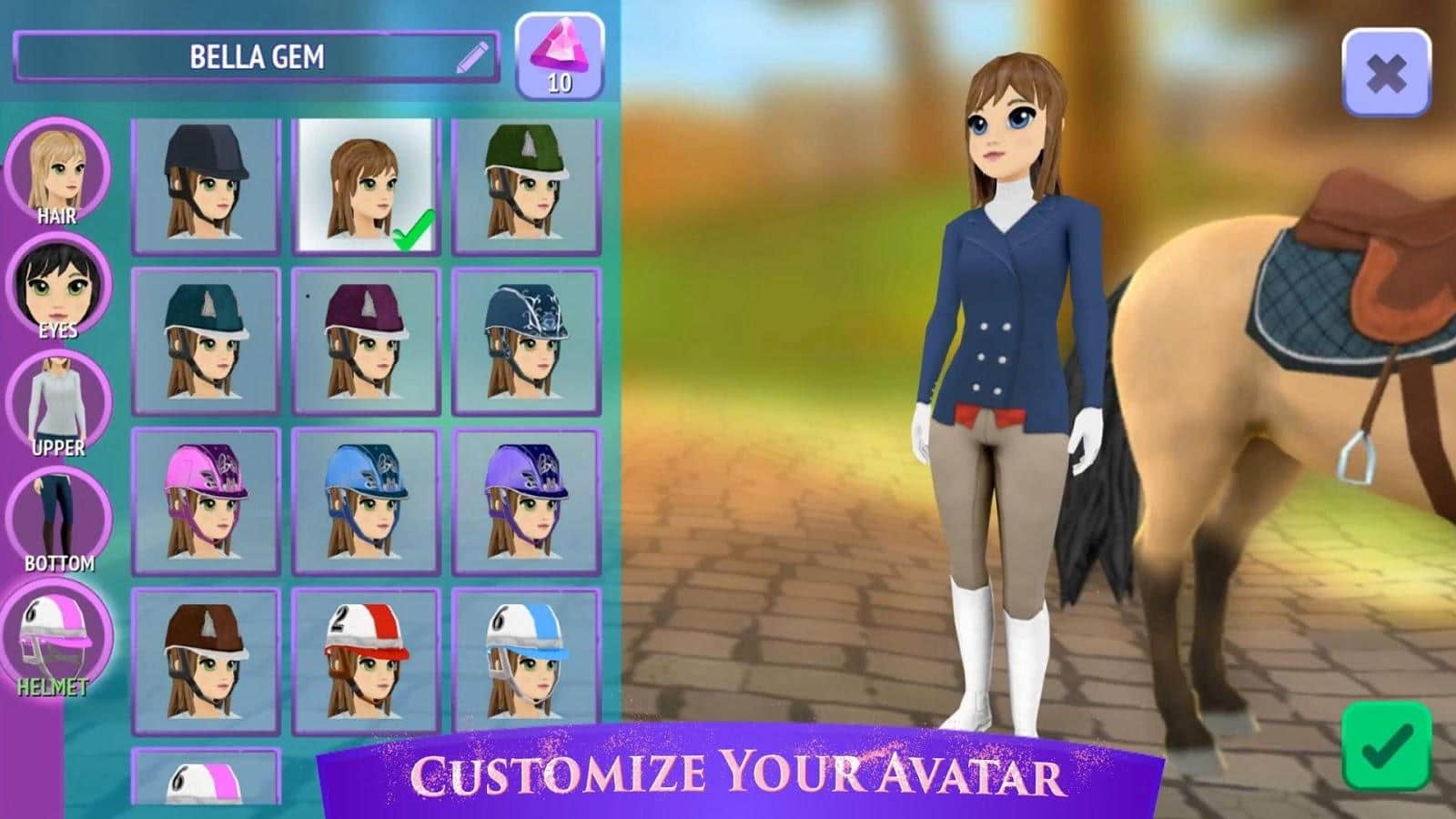Open the Bottom clothing category
The height and width of the screenshot is (819, 1456).
[58, 519]
